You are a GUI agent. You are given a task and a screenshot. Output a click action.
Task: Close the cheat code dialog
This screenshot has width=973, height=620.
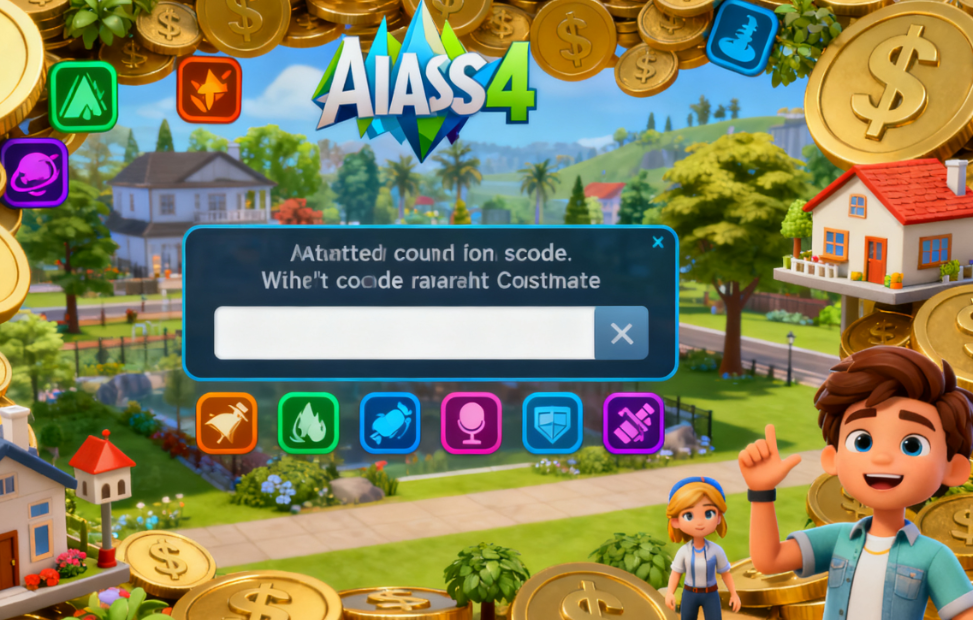[x=657, y=242]
